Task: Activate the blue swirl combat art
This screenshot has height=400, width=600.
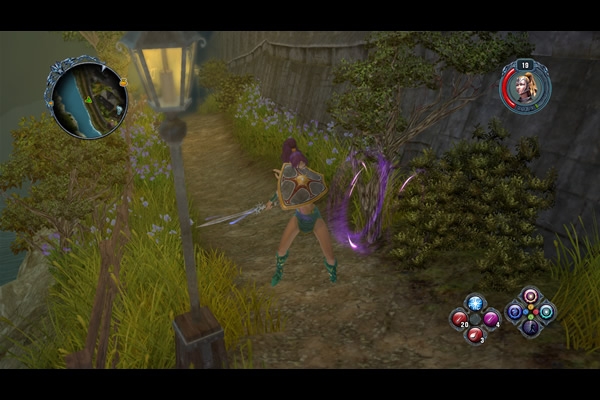Action: pyautogui.click(x=515, y=311)
